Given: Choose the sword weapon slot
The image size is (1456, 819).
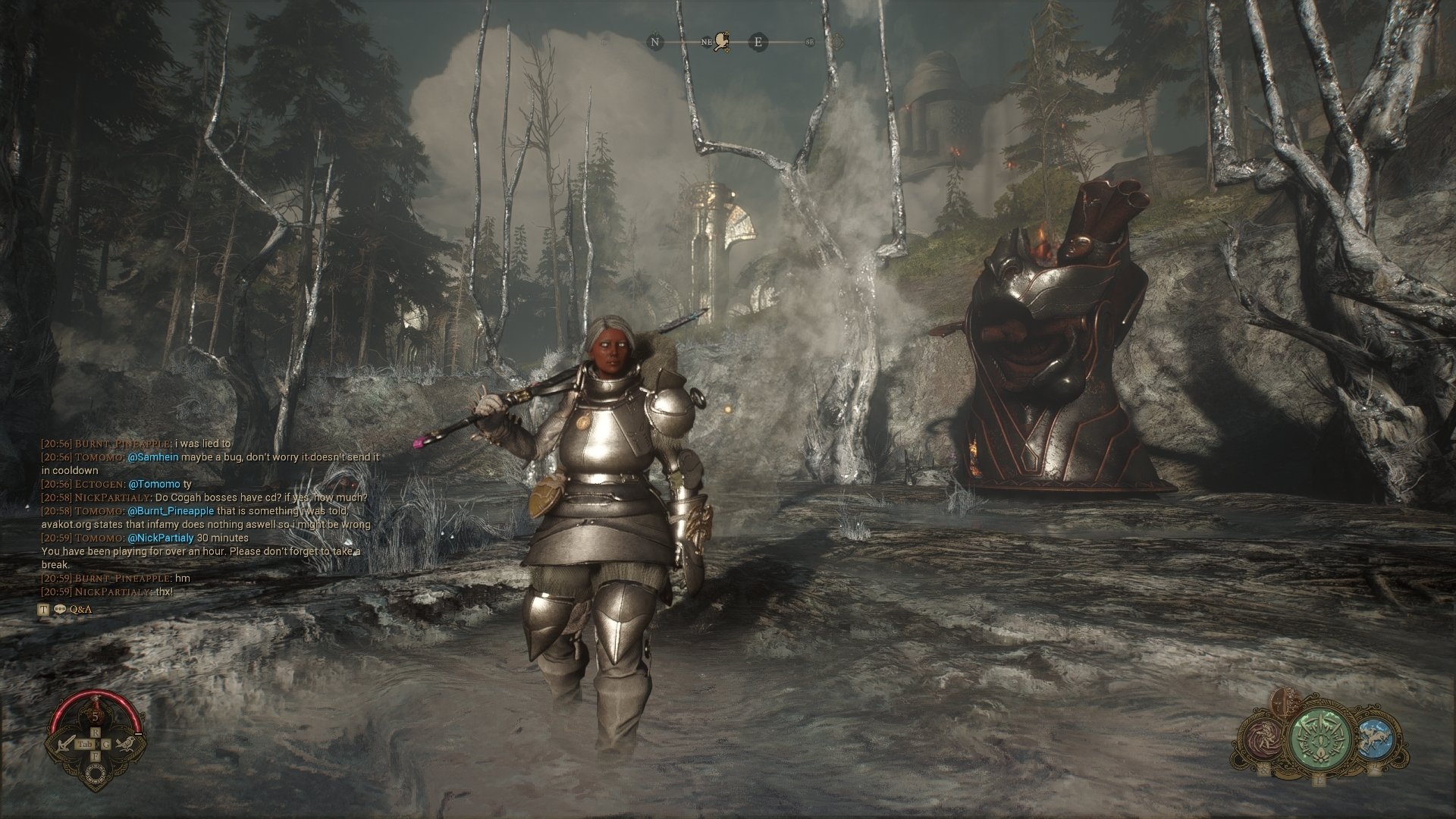Looking at the screenshot, I should (x=65, y=744).
